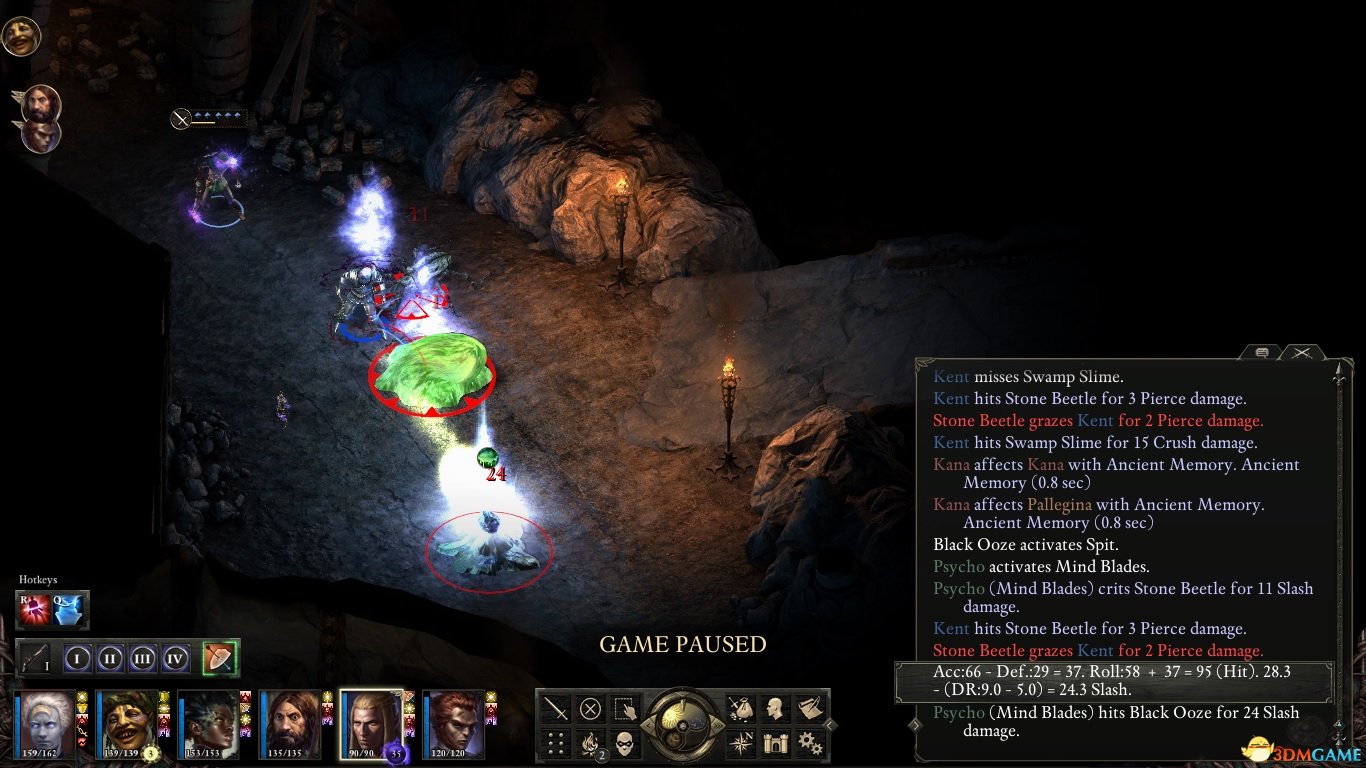This screenshot has height=768, width=1366.
Task: Open the party formation dots button
Action: coord(556,743)
